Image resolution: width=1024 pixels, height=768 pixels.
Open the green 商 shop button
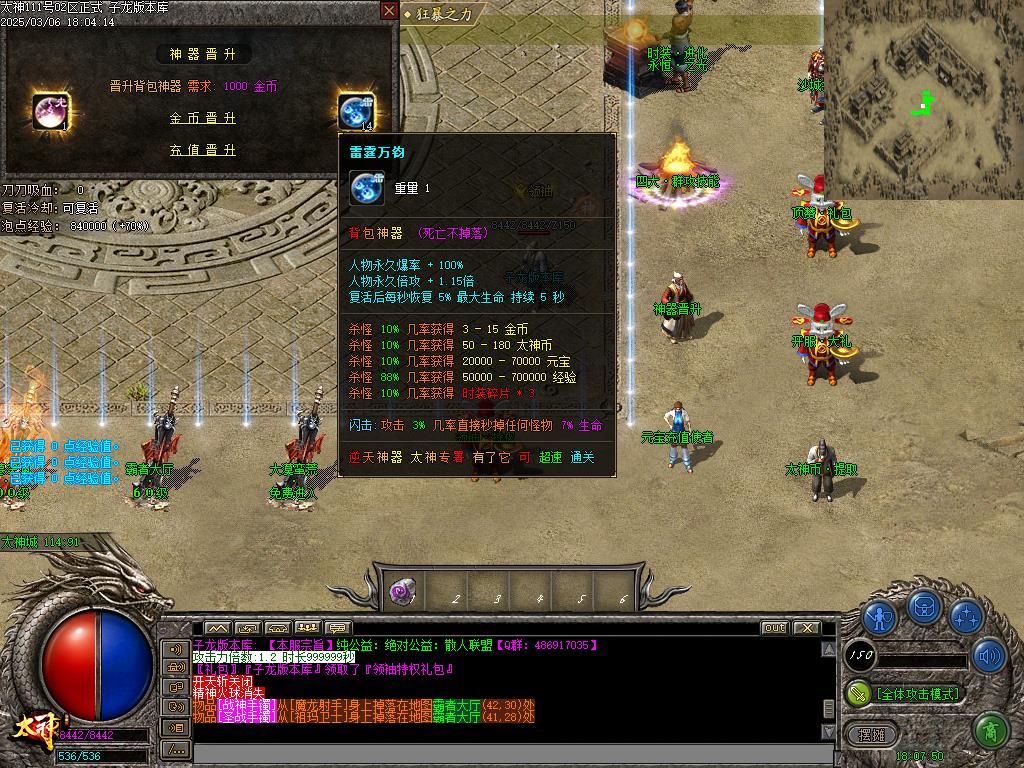point(989,732)
